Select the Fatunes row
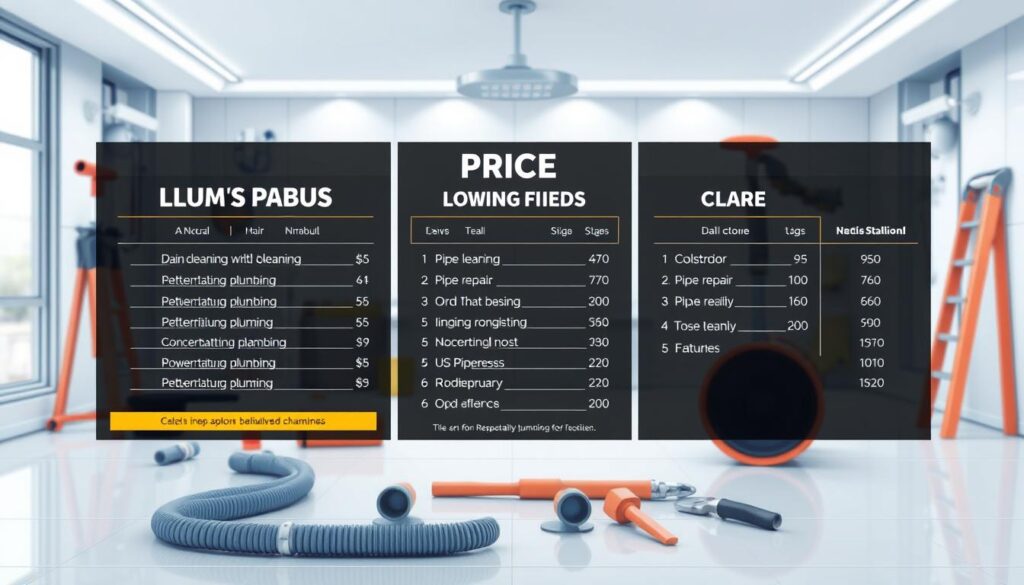The width and height of the screenshot is (1024, 585). pyautogui.click(x=697, y=348)
